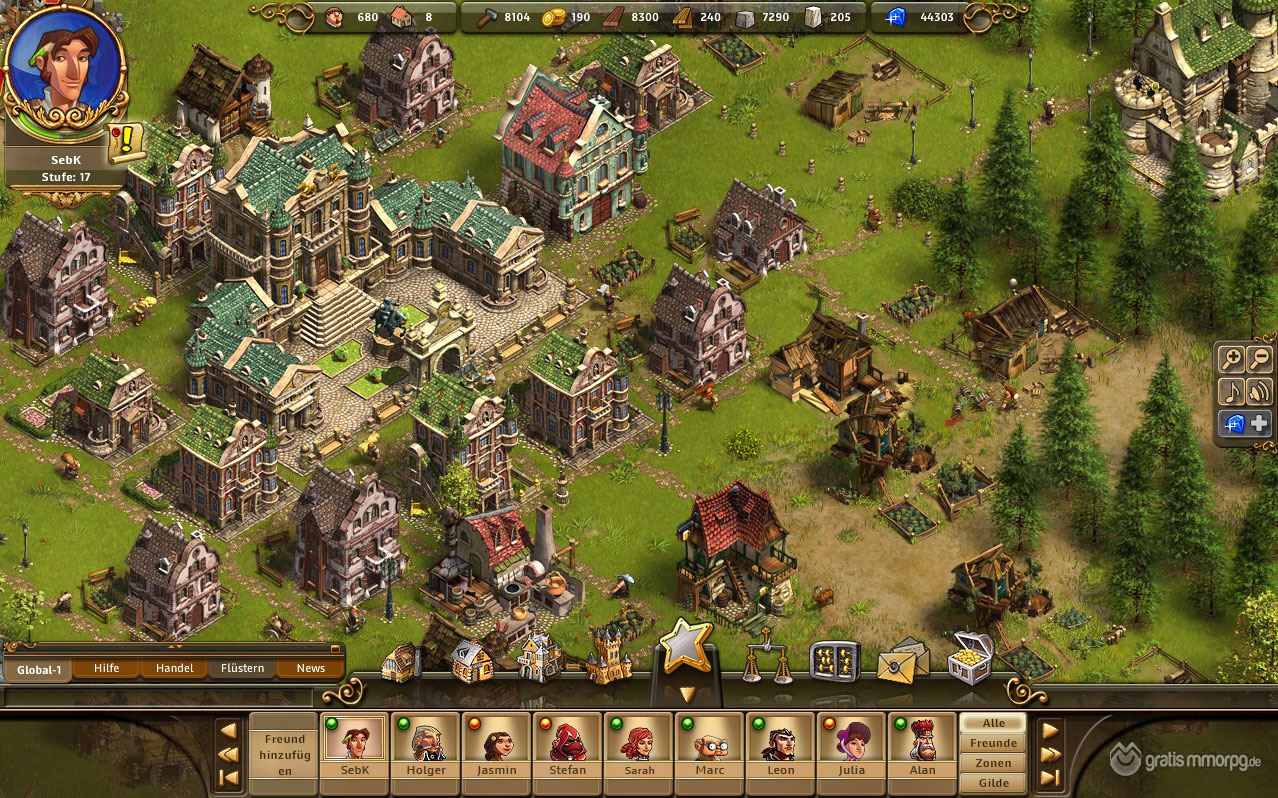
Task: Toggle sound effects speaker button
Action: coord(1259,391)
